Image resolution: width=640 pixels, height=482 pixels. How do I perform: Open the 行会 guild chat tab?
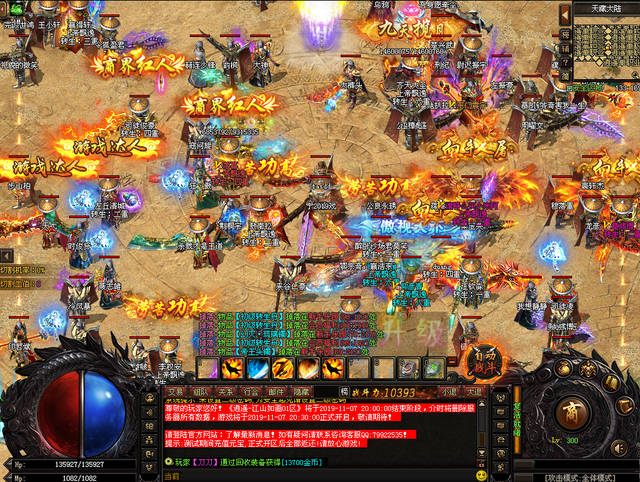(x=251, y=392)
